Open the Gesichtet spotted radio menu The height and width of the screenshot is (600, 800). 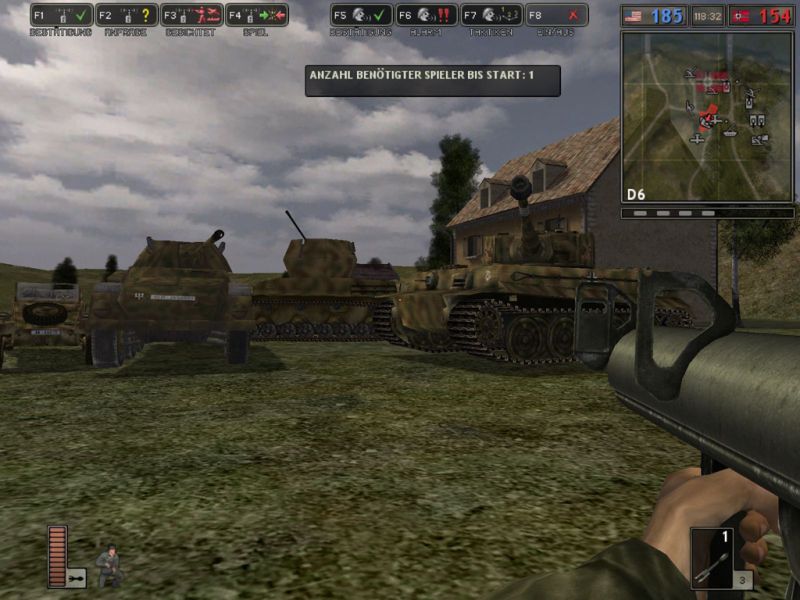(191, 15)
